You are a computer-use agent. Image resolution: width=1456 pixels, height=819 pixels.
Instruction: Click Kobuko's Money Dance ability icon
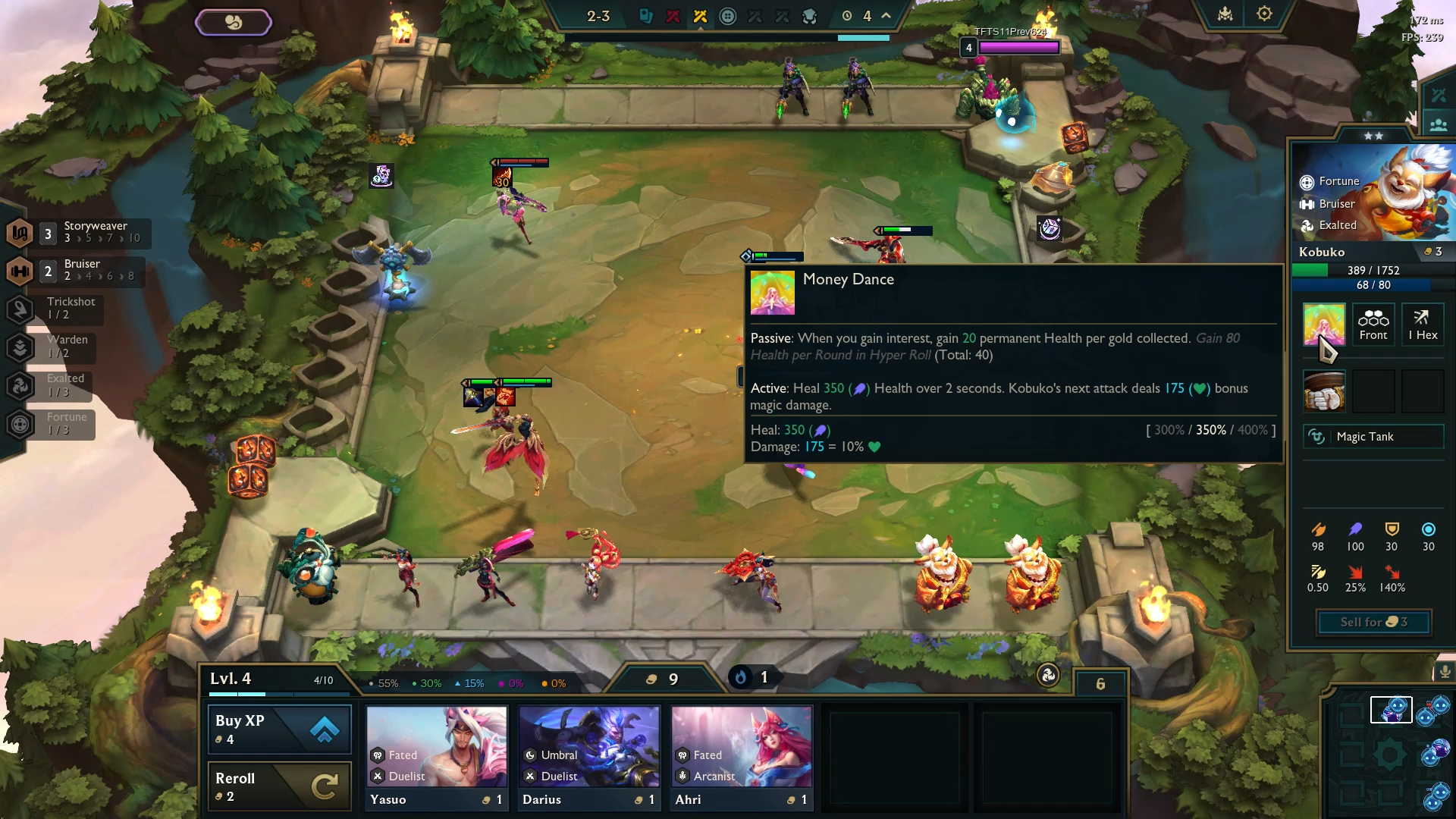point(1323,325)
